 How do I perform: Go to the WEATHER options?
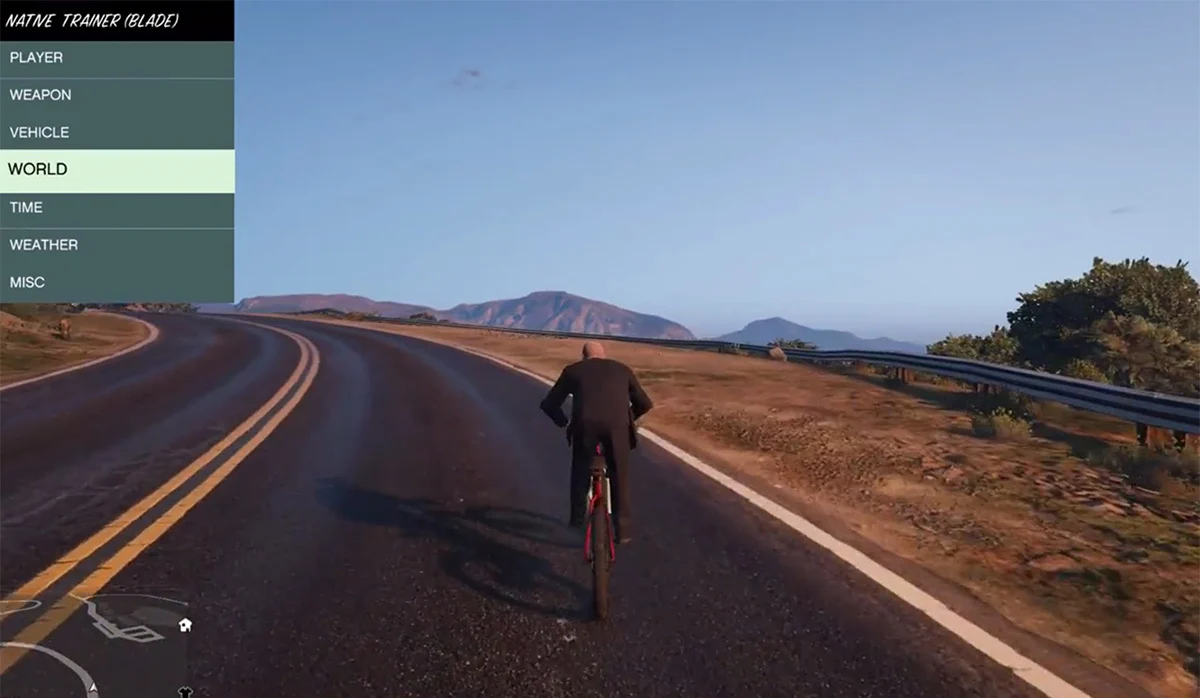pyautogui.click(x=116, y=245)
